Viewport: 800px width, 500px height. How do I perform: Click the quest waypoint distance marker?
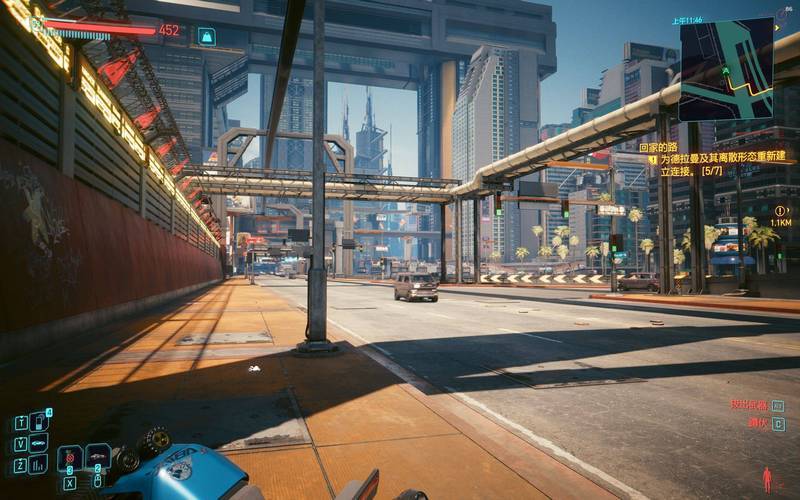pos(780,216)
